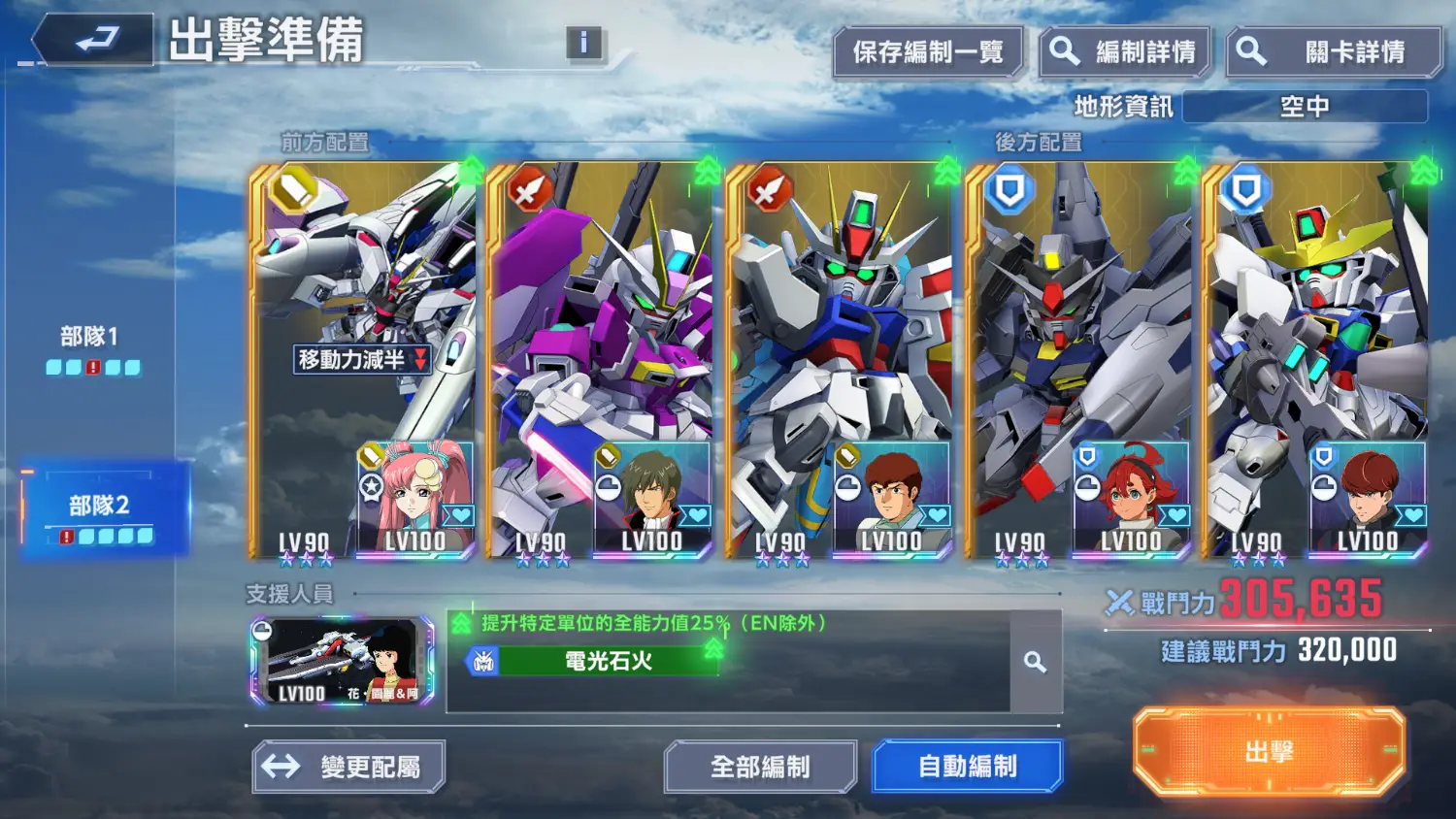Select the 電光石火 skill tag
The image size is (1456, 819).
coord(594,662)
